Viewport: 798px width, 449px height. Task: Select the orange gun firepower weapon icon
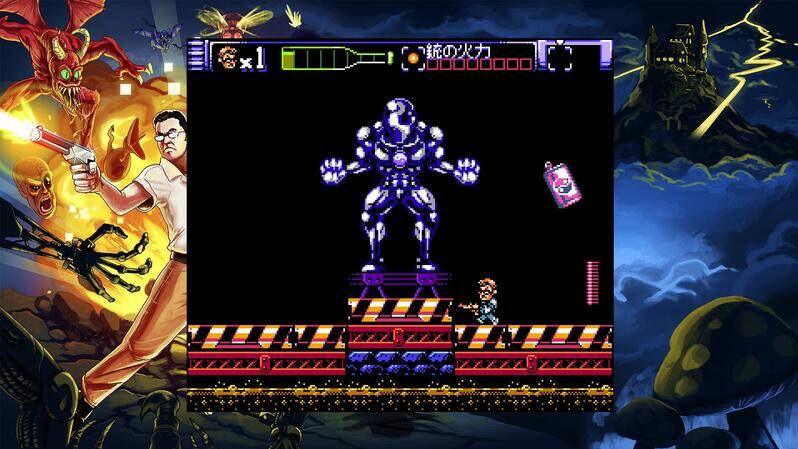pyautogui.click(x=411, y=57)
